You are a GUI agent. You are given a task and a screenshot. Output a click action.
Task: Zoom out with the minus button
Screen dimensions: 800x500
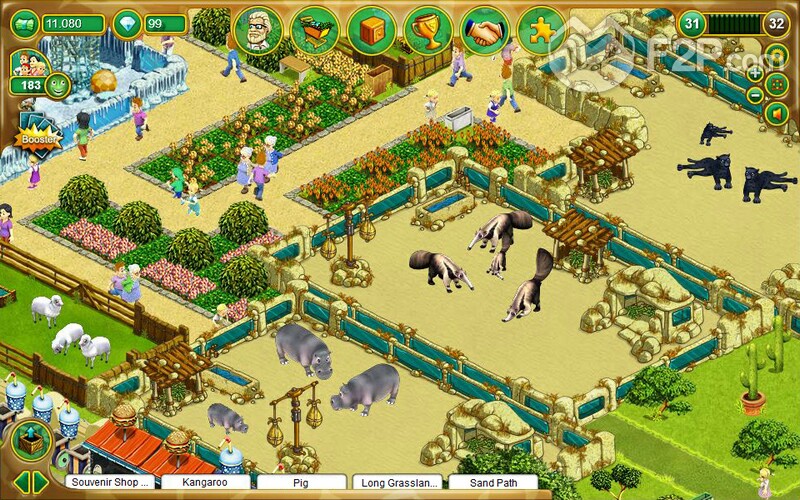point(755,95)
